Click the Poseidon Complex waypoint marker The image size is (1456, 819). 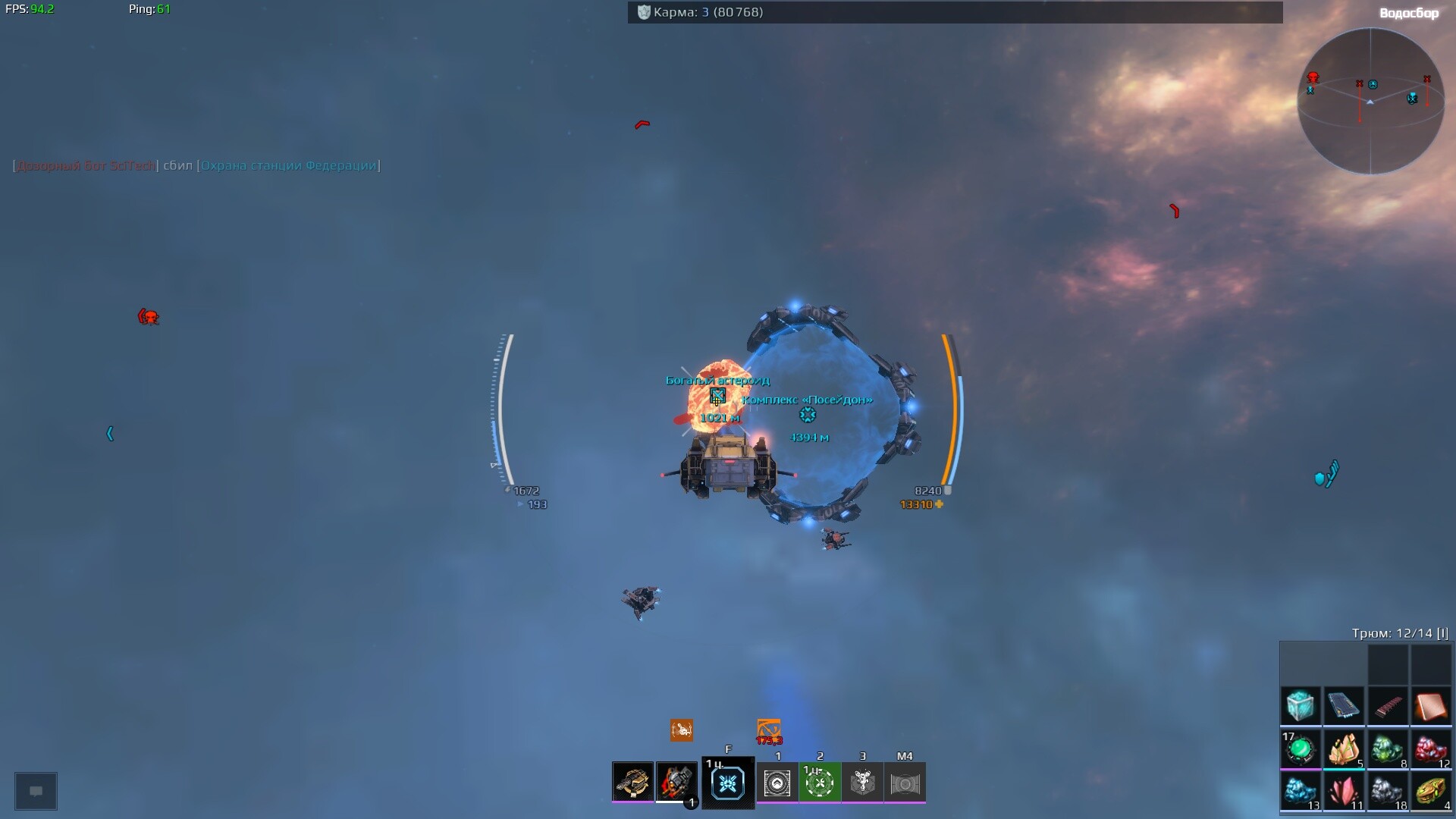point(808,415)
